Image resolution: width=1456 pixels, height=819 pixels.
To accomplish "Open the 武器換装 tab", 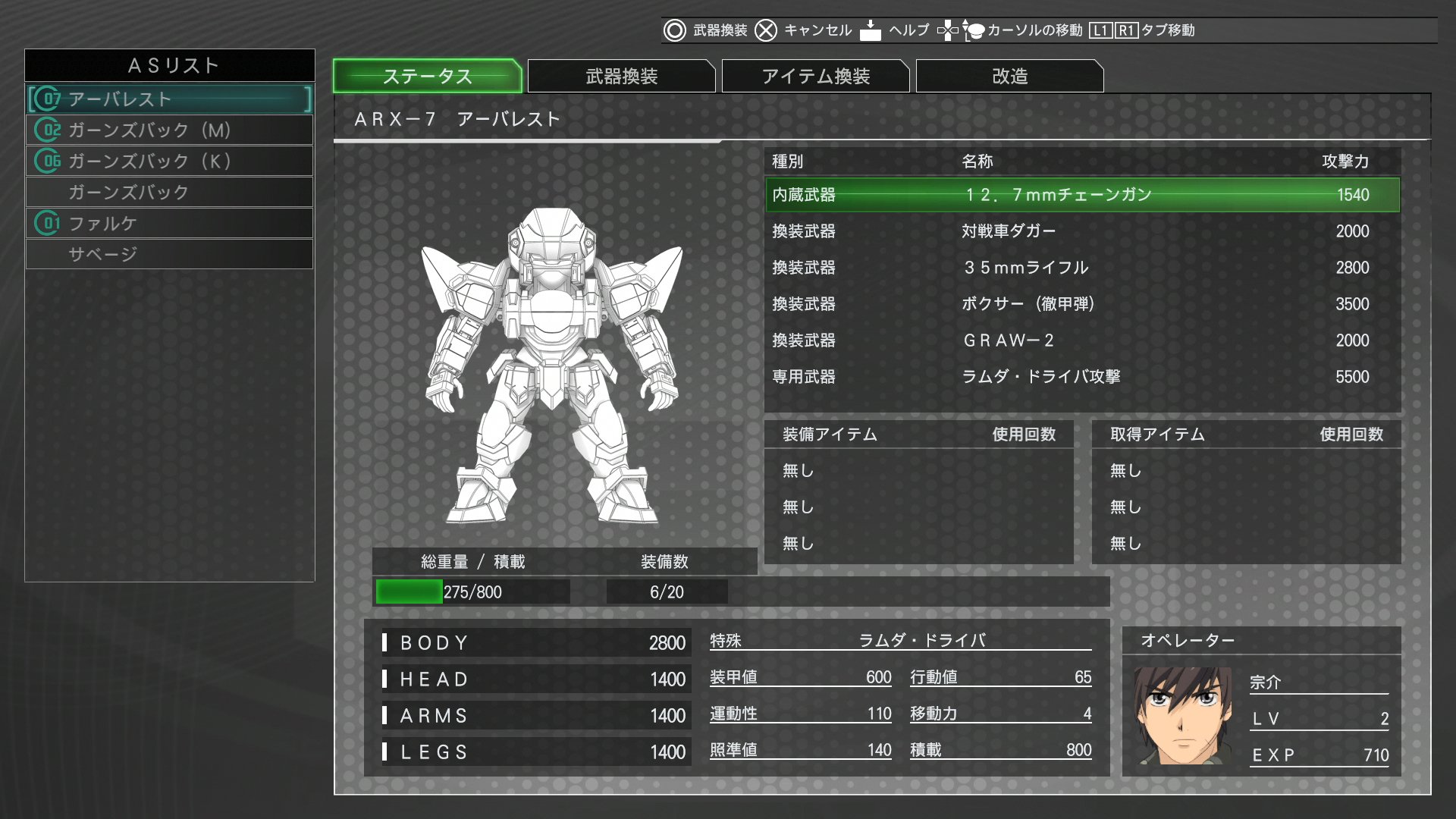I will point(621,76).
